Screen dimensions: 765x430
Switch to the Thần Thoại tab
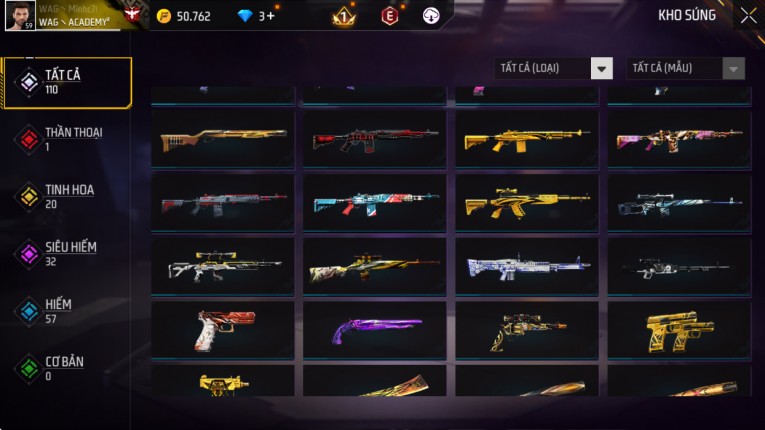click(68, 139)
